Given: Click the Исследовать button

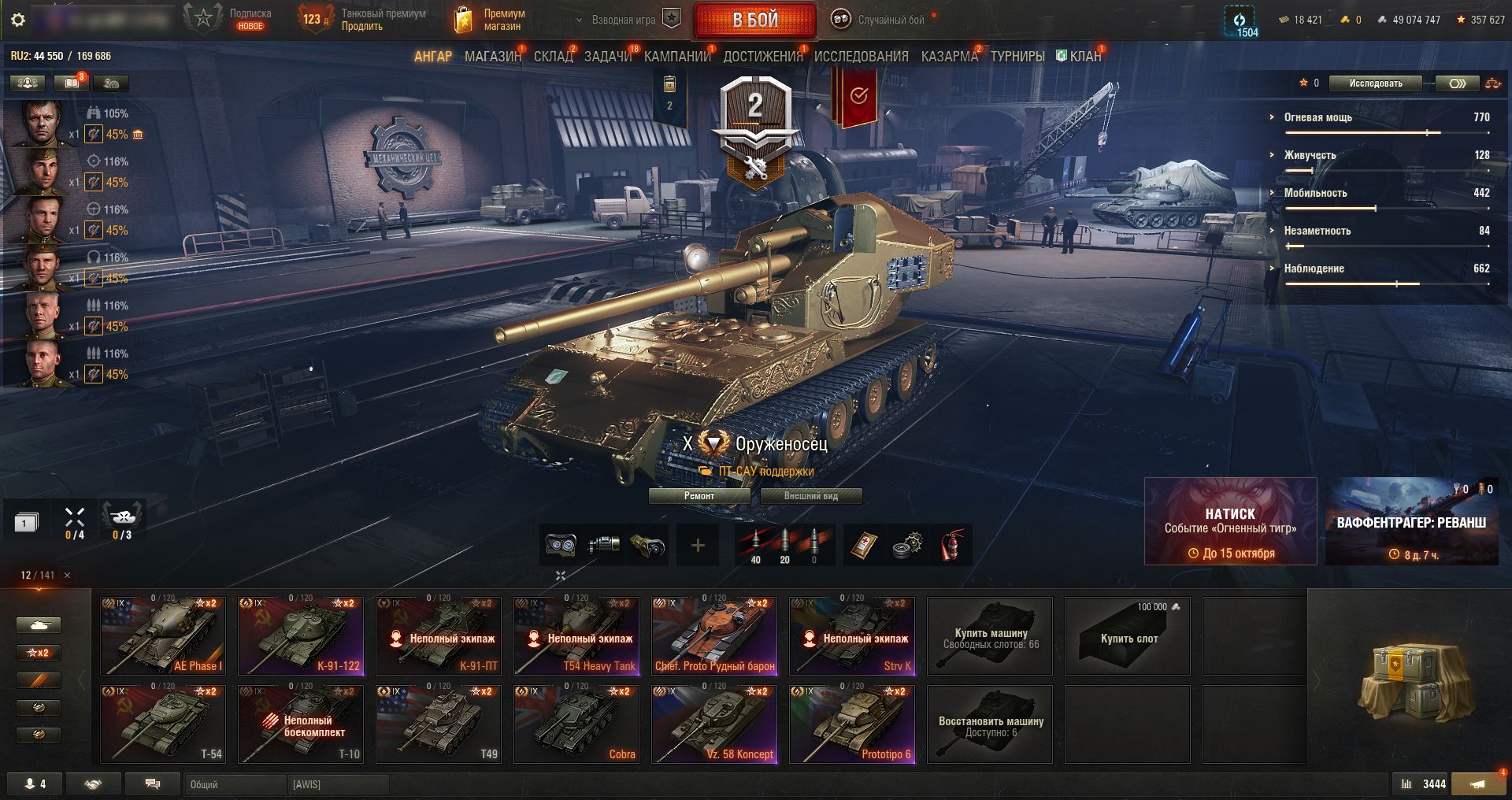Looking at the screenshot, I should [1375, 83].
